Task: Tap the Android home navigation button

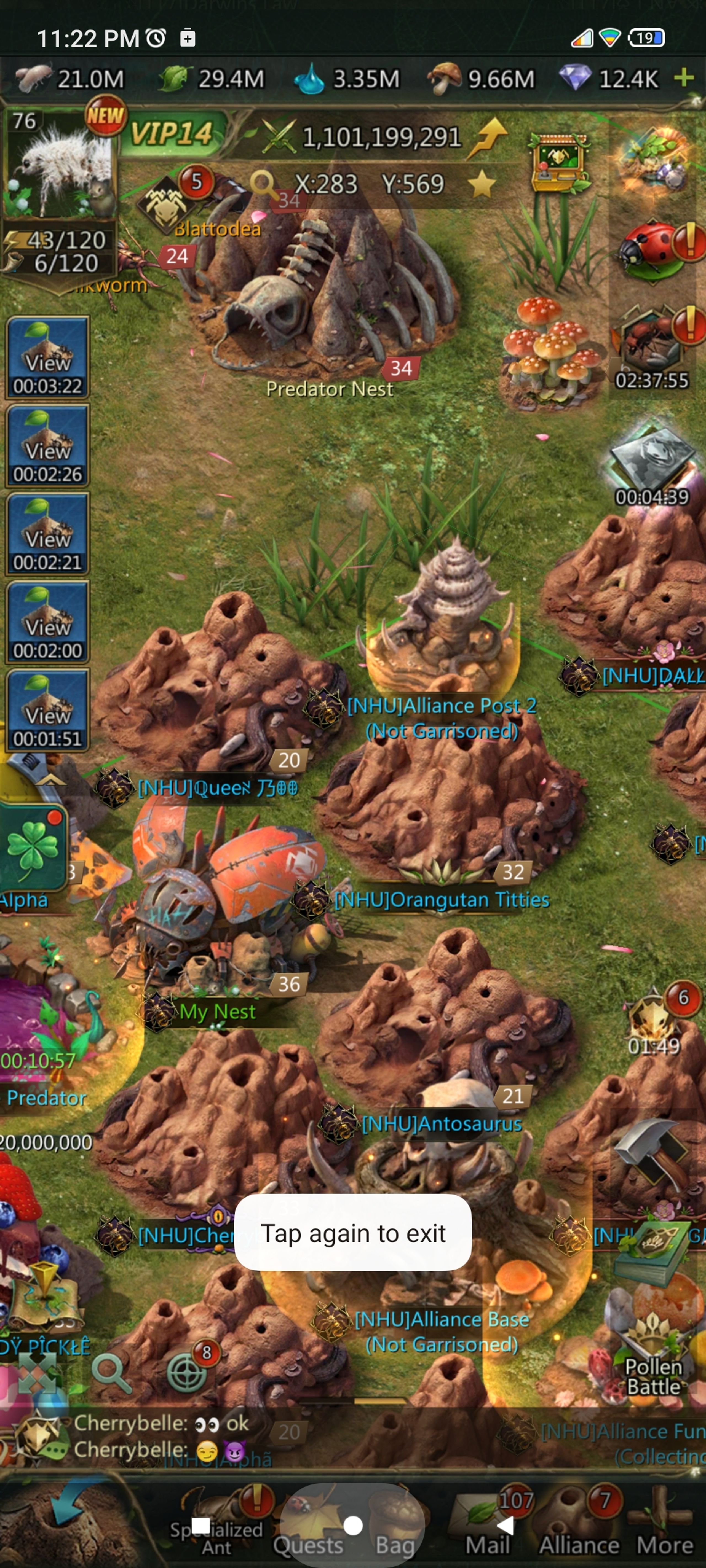Action: coord(353,1525)
